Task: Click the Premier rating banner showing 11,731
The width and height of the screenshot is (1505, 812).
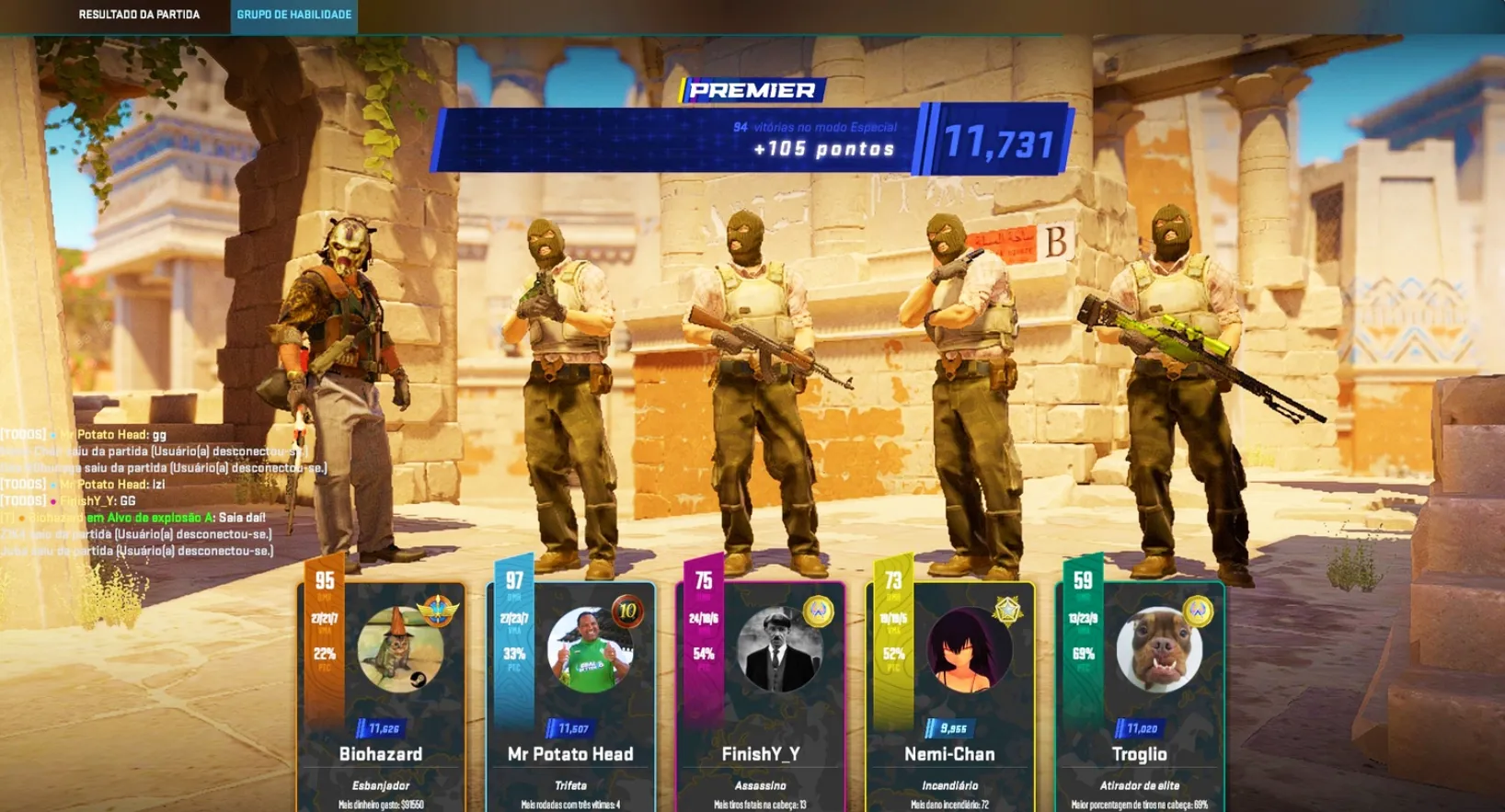Action: (x=752, y=139)
